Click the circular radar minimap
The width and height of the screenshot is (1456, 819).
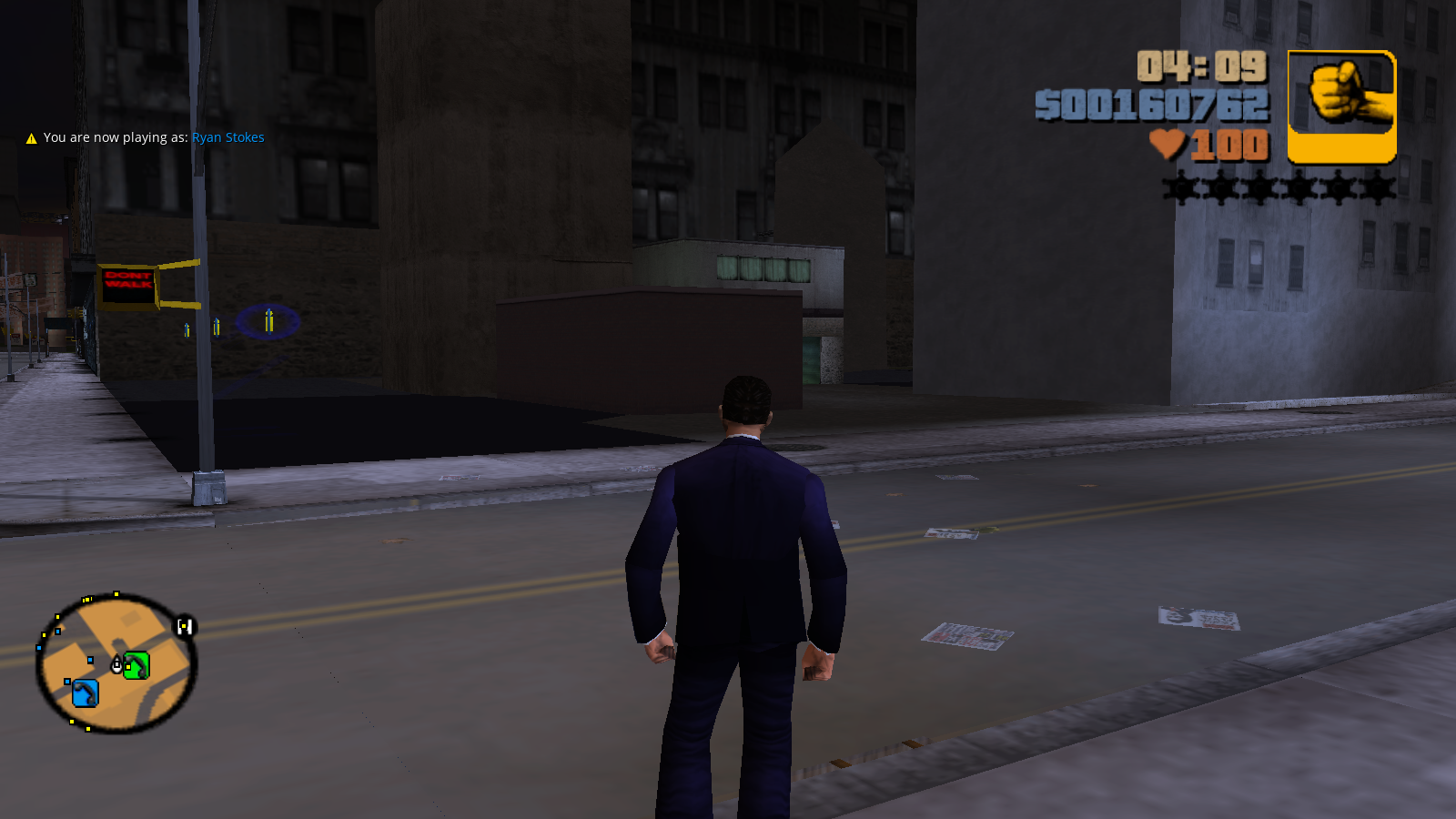(x=116, y=663)
